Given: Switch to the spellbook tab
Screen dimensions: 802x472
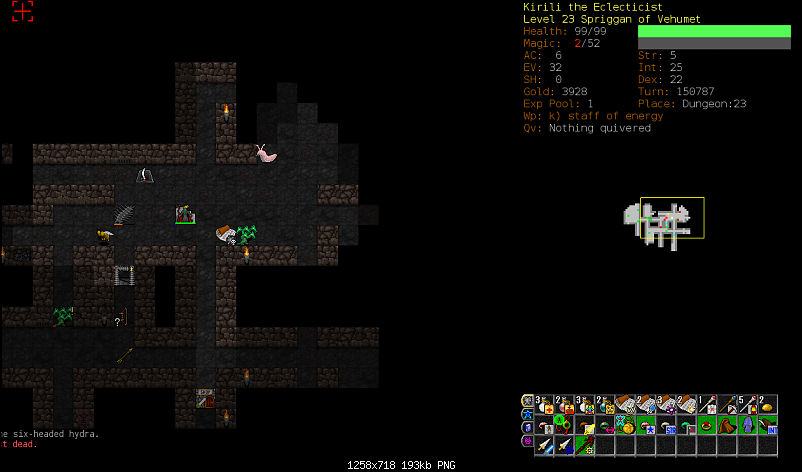Looking at the screenshot, I should click(x=527, y=427).
